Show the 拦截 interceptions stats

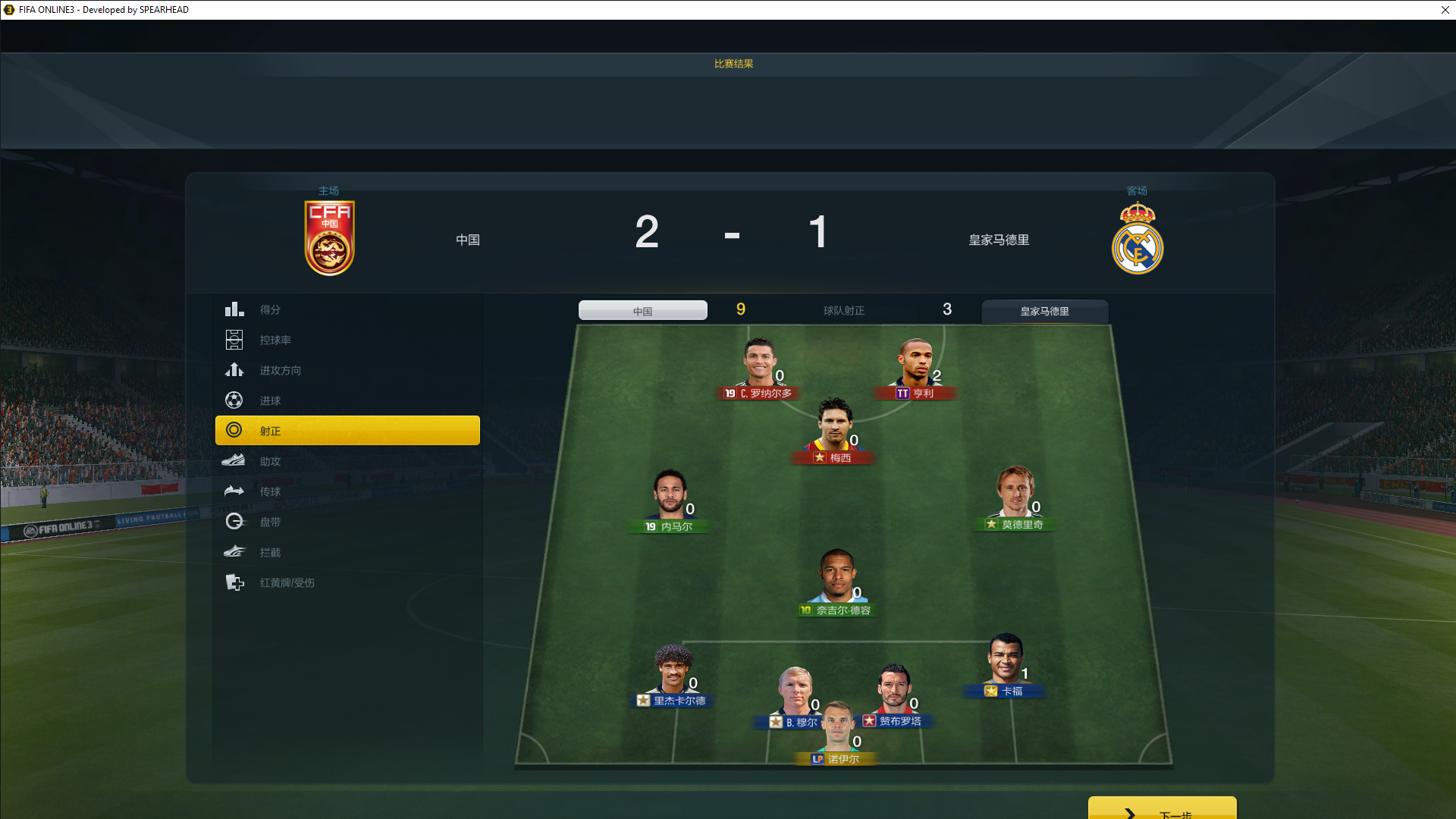pos(270,552)
